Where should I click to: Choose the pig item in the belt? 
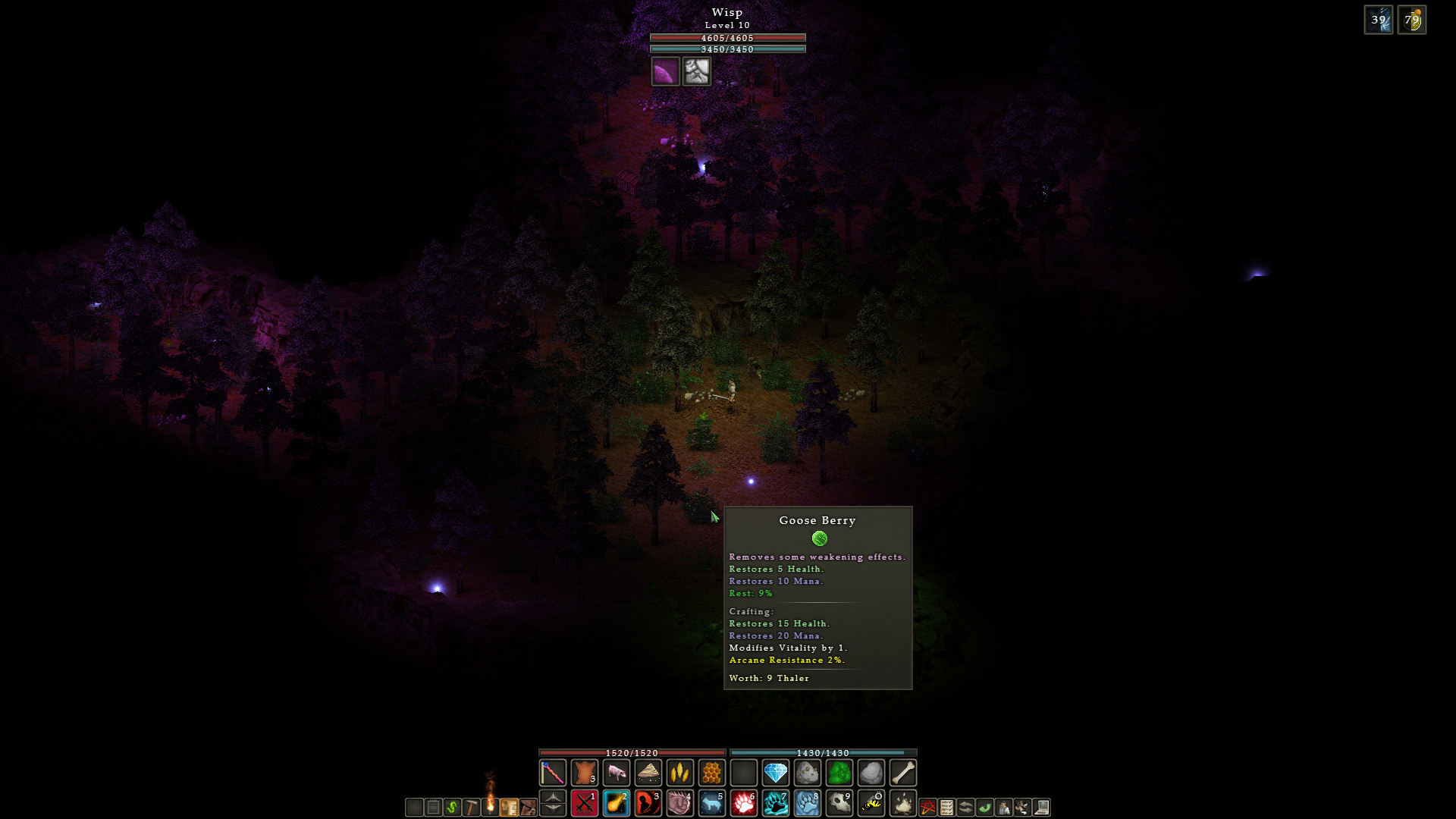tap(617, 773)
